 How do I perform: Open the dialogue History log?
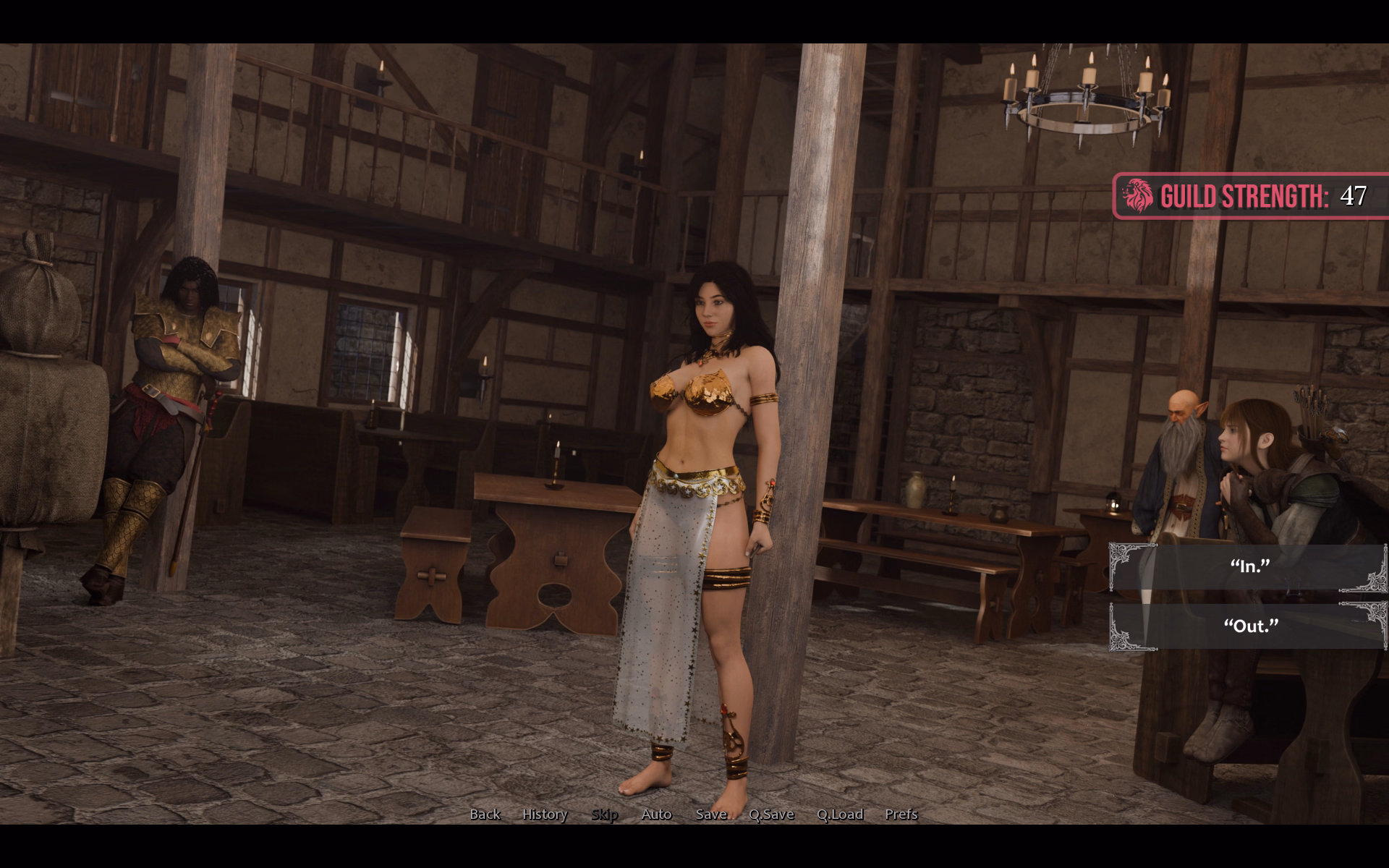coord(545,814)
